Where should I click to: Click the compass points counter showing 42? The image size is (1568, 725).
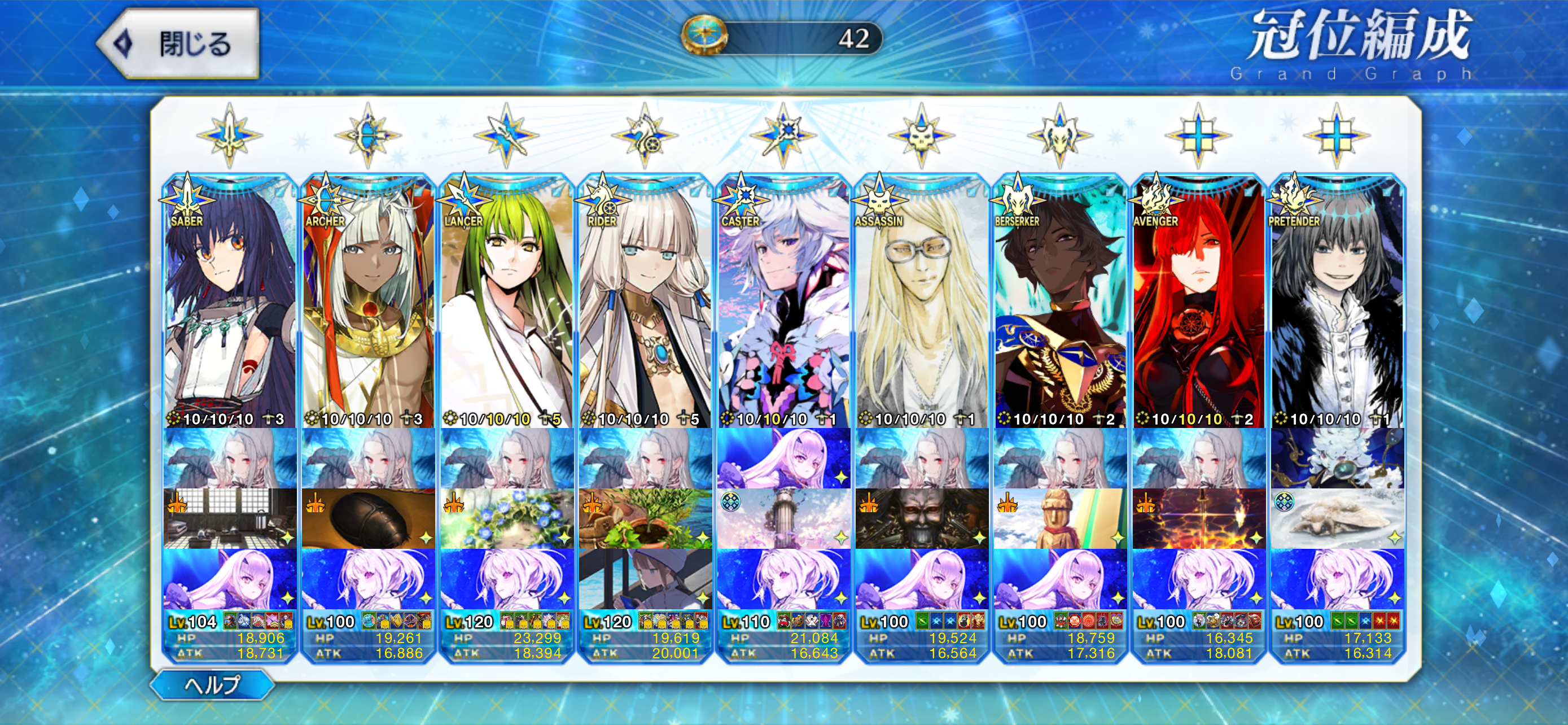[x=783, y=38]
